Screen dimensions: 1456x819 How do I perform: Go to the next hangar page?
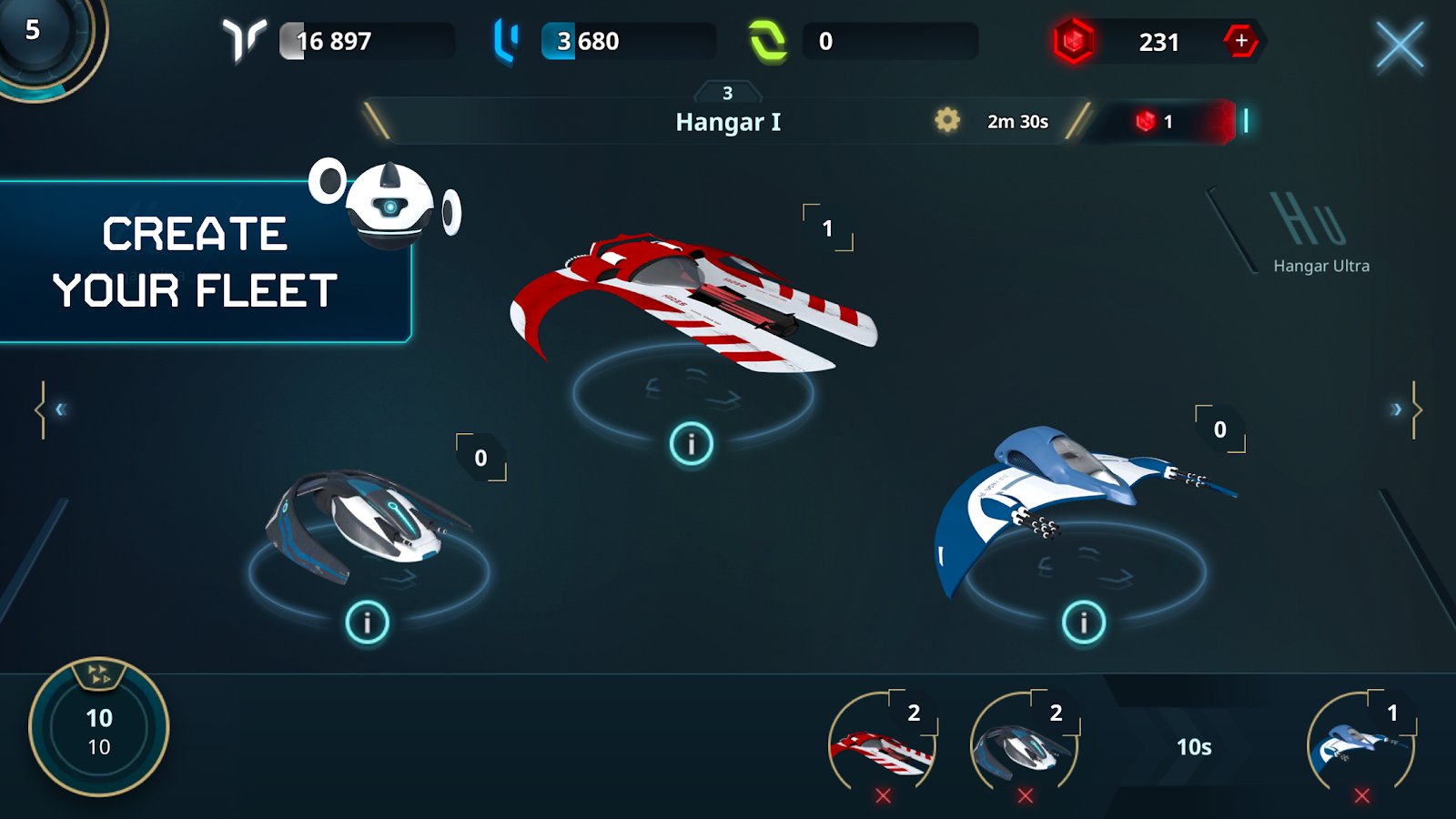point(1401,409)
